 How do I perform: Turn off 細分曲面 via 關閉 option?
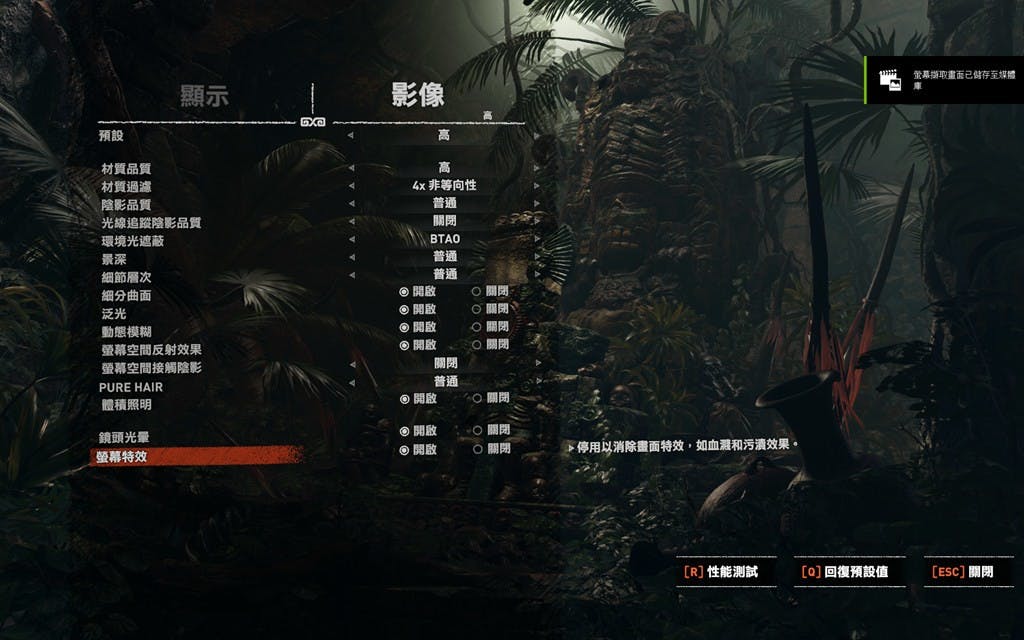point(490,292)
